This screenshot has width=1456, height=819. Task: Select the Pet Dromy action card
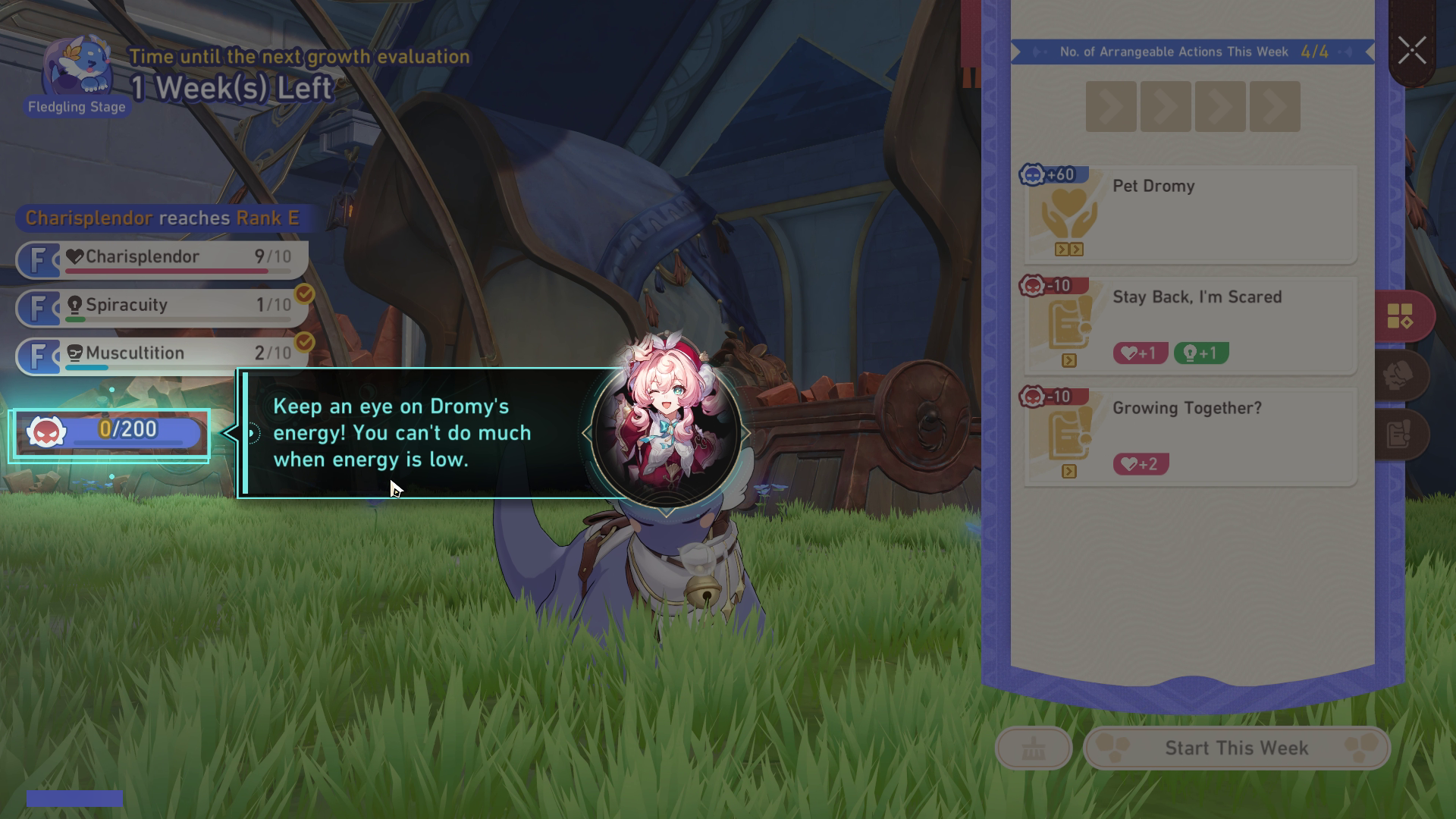(x=1190, y=215)
